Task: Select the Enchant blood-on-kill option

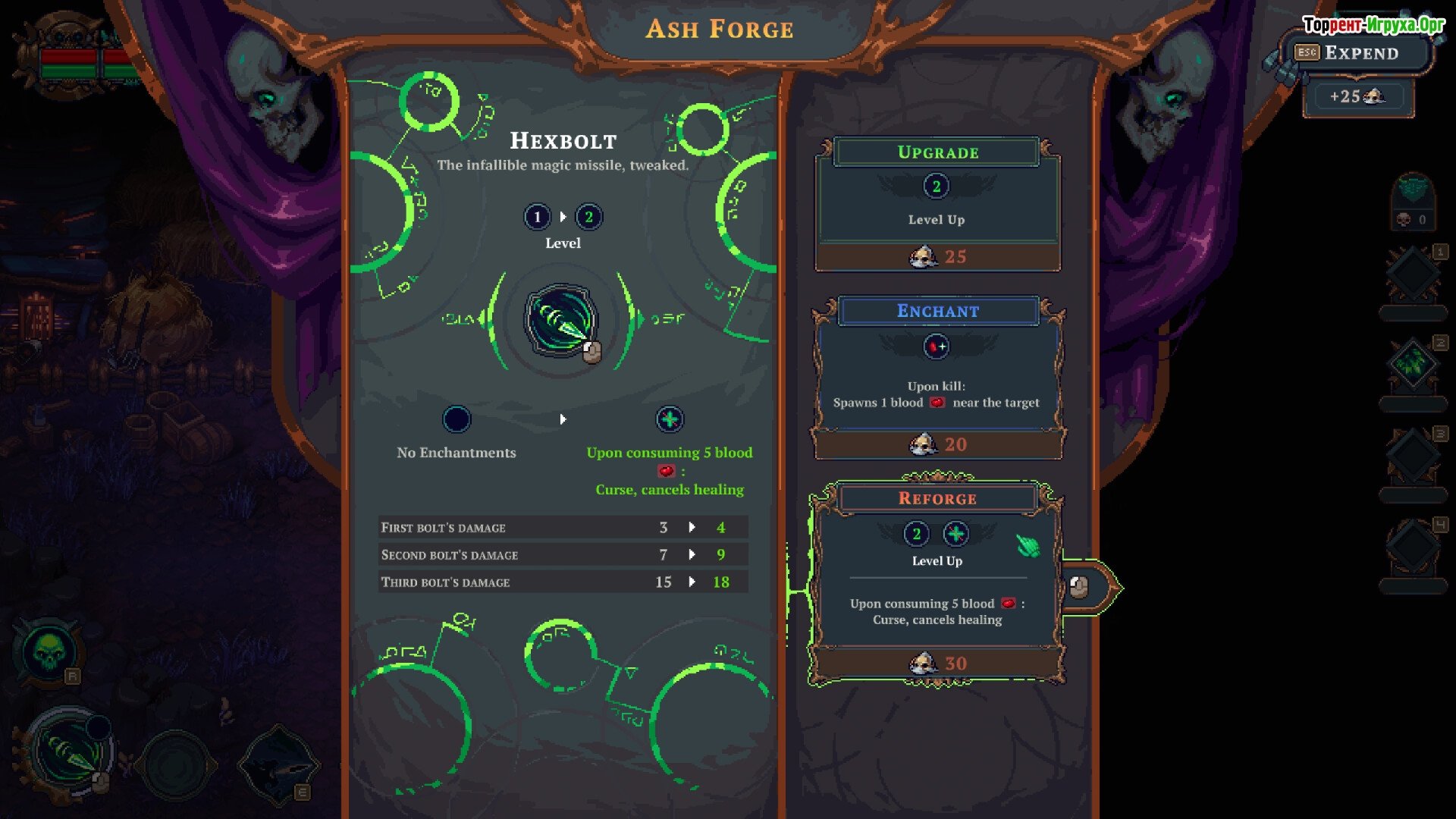Action: point(937,378)
